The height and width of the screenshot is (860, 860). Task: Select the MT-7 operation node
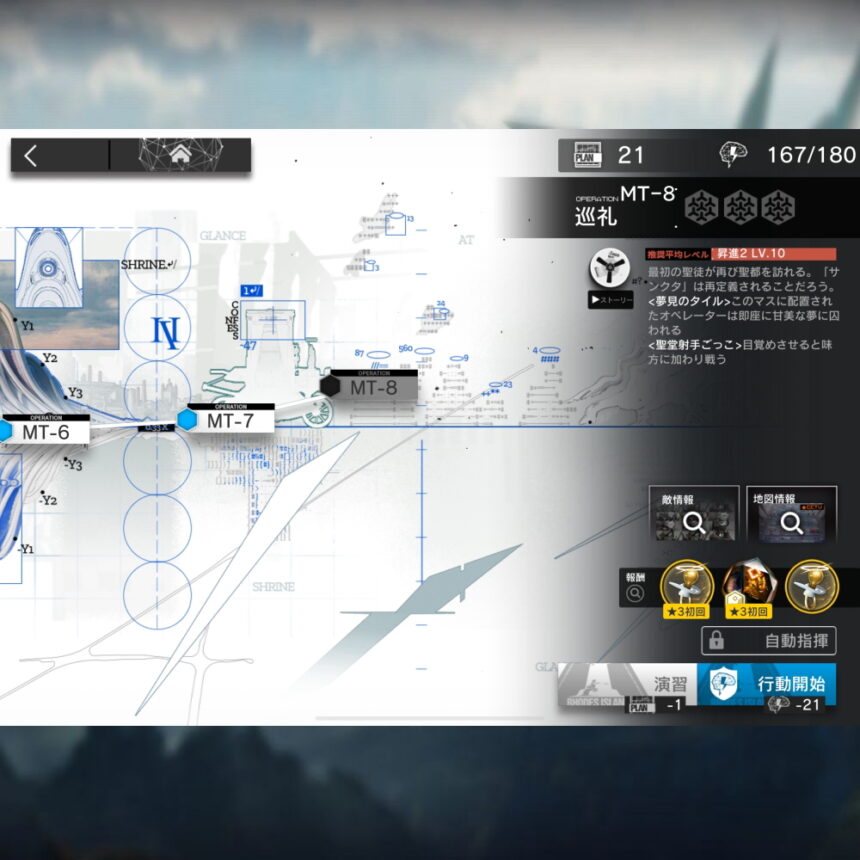click(x=230, y=420)
